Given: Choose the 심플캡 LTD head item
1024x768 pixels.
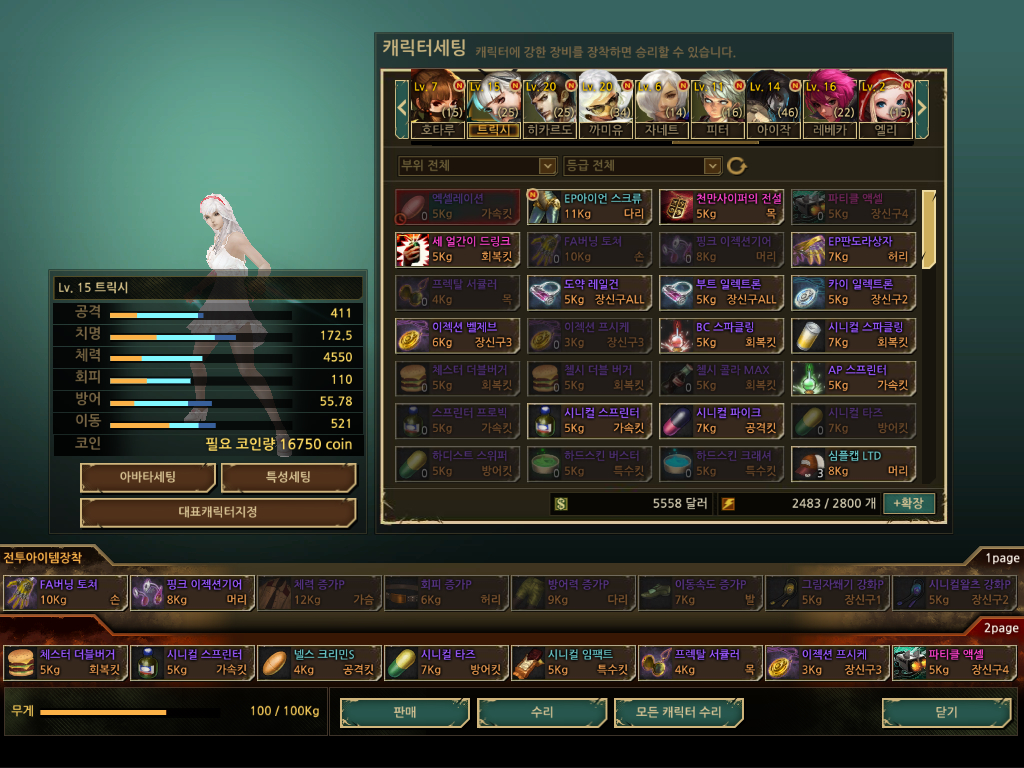Looking at the screenshot, I should point(854,464).
